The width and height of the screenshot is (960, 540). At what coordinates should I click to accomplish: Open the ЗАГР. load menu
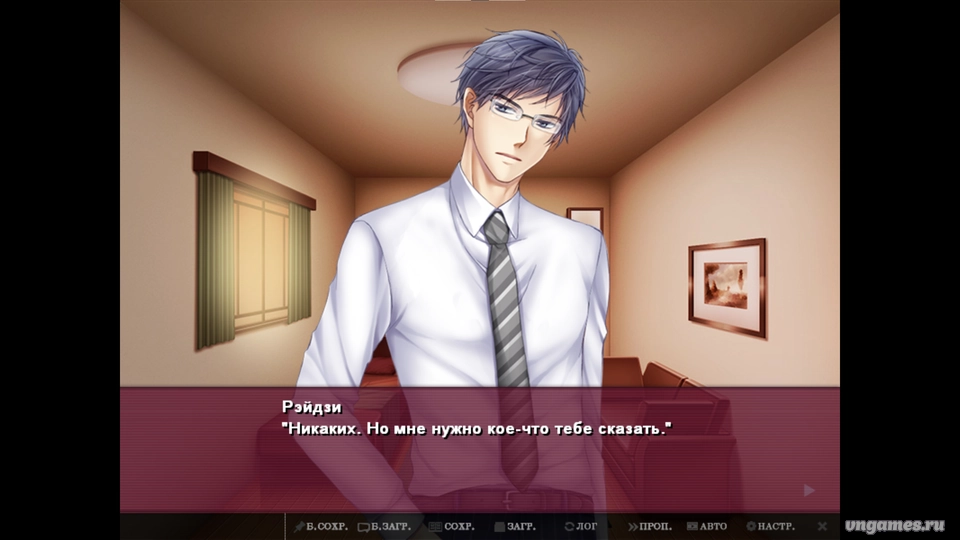pyautogui.click(x=516, y=526)
